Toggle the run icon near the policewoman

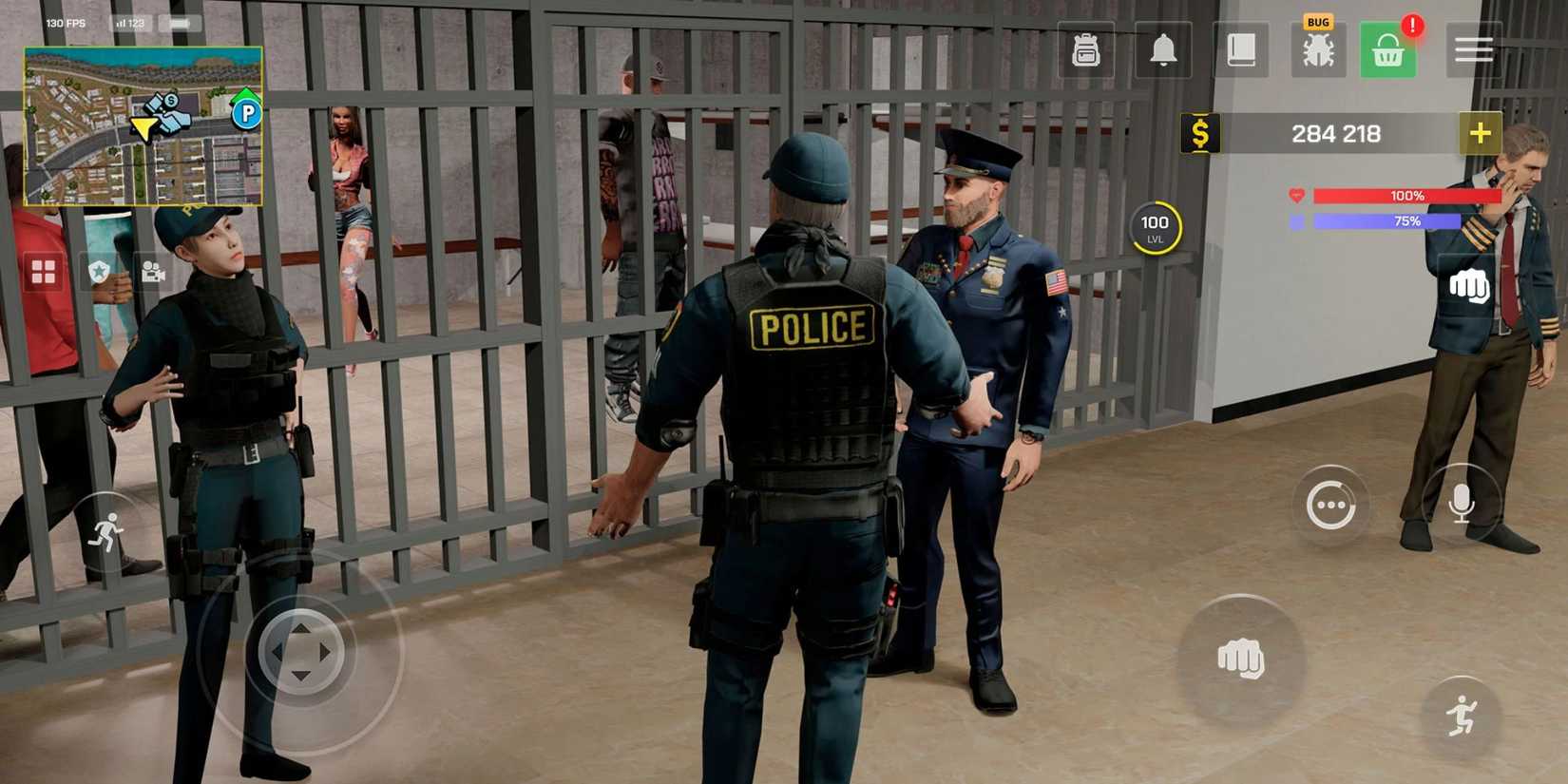click(107, 530)
